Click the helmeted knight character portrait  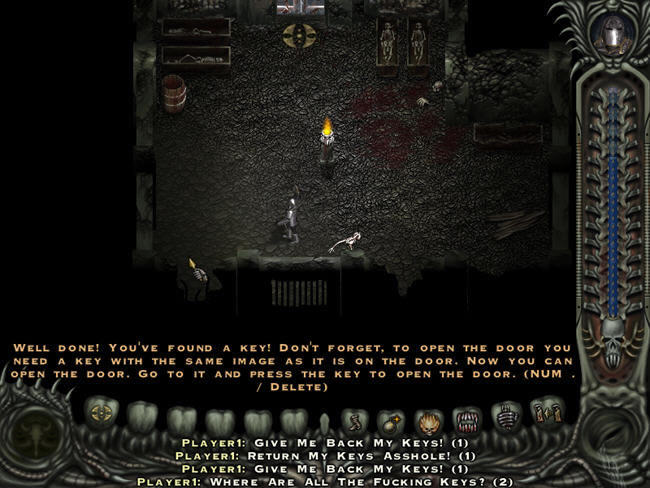pyautogui.click(x=610, y=37)
